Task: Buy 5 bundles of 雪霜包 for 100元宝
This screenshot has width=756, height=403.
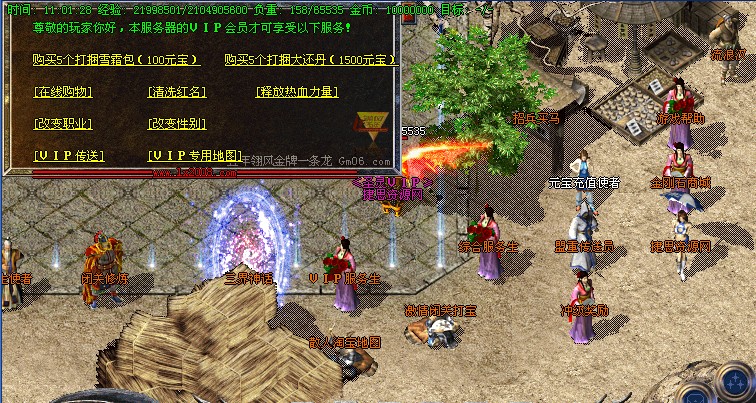Action: 116,60
